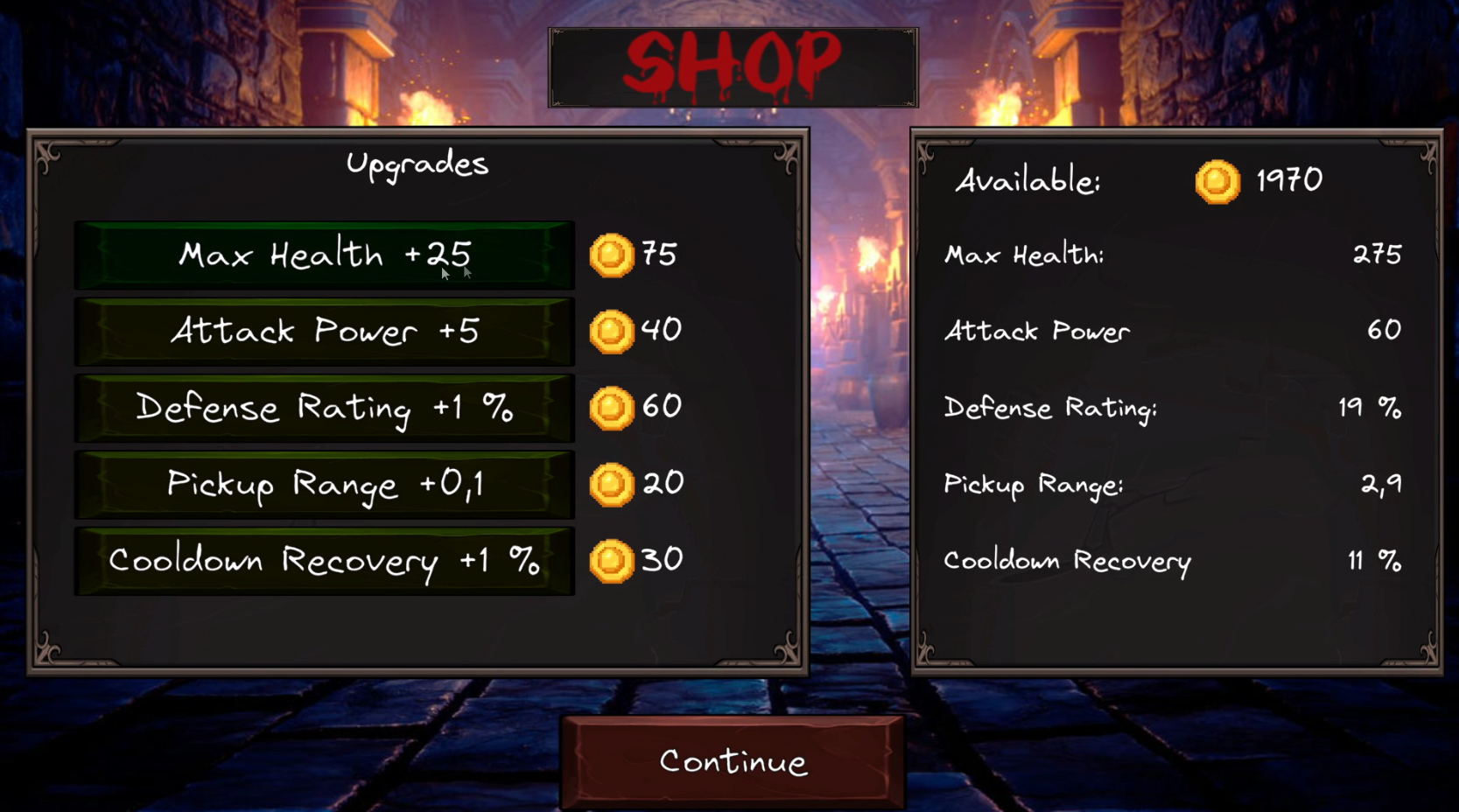The image size is (1459, 812).
Task: Click the coin icon next to Pickup Range cost
Action: (613, 482)
